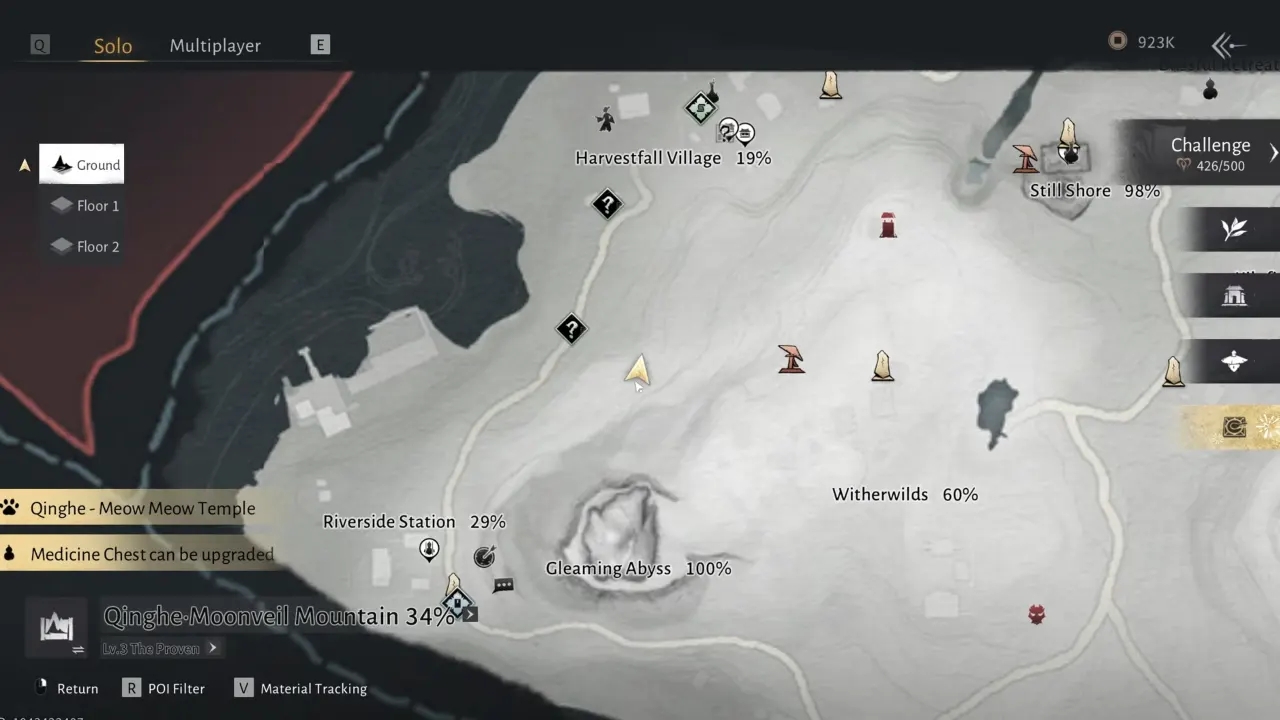The height and width of the screenshot is (720, 1280).
Task: Switch to the Multiplayer tab
Action: coord(215,46)
